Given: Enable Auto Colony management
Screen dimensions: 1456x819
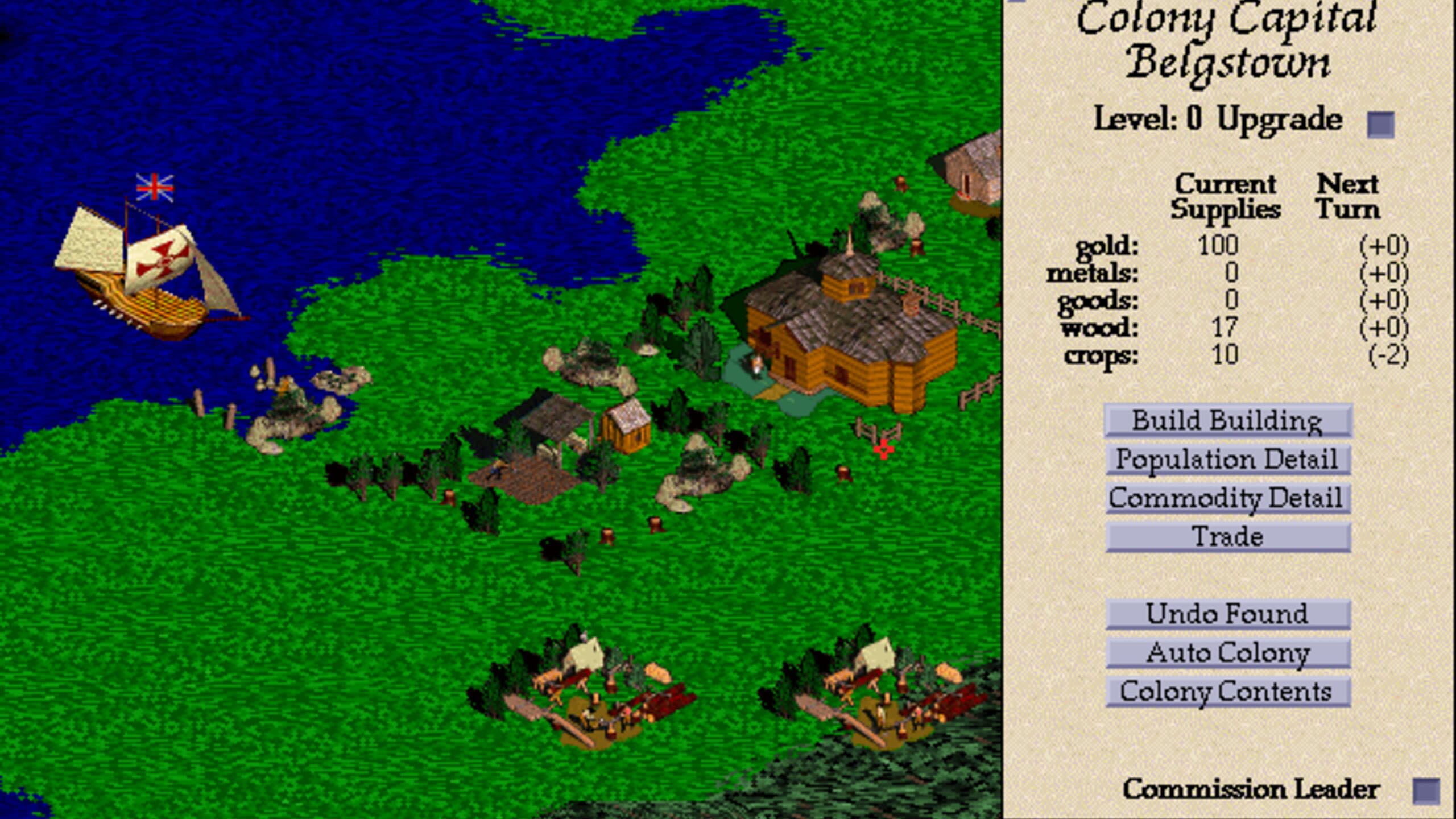Looking at the screenshot, I should (1226, 653).
